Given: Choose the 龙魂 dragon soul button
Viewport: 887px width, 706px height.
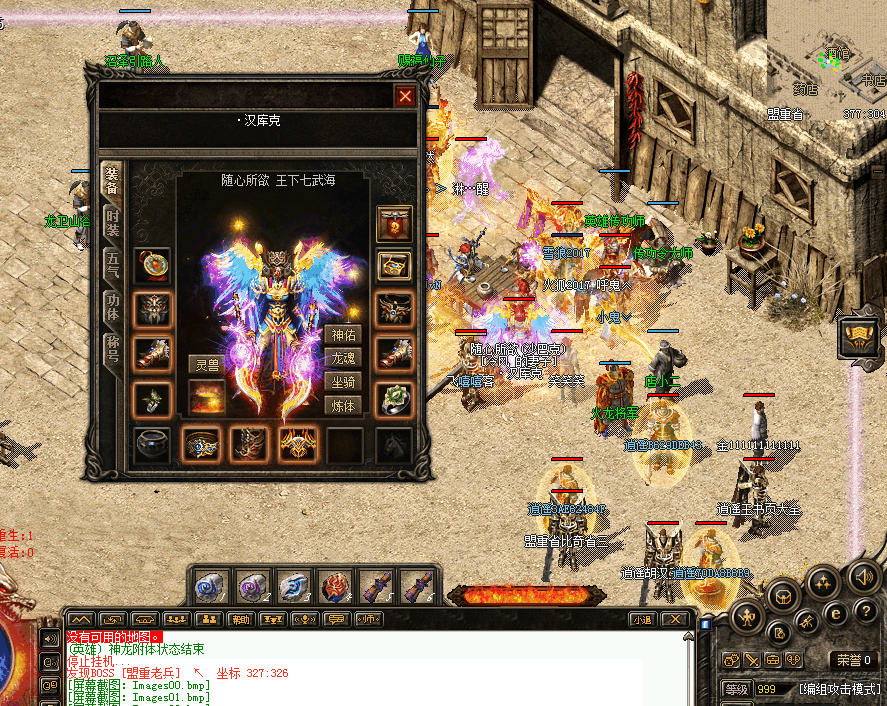Looking at the screenshot, I should click(x=342, y=358).
